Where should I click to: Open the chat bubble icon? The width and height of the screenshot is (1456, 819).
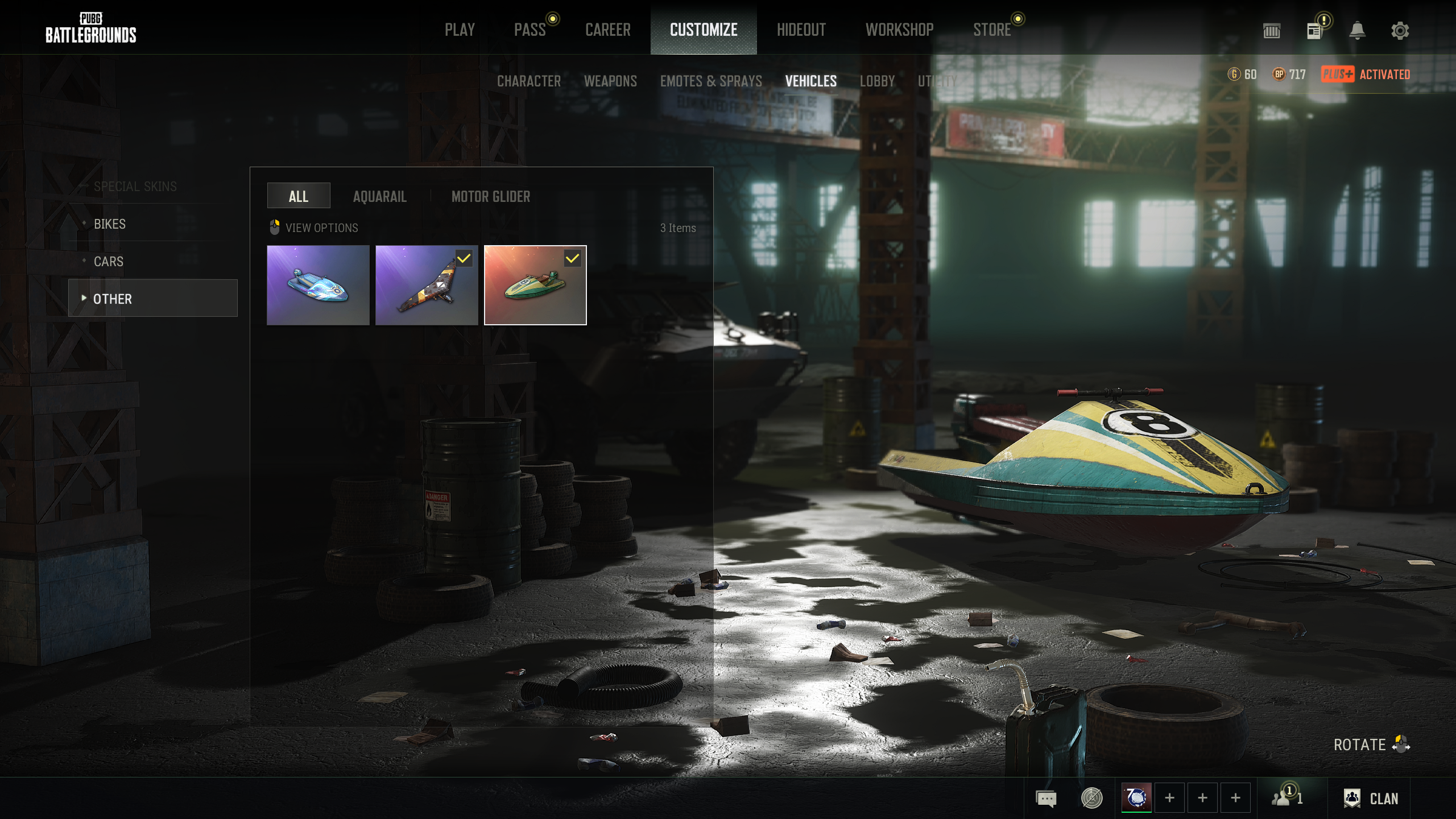tap(1046, 799)
